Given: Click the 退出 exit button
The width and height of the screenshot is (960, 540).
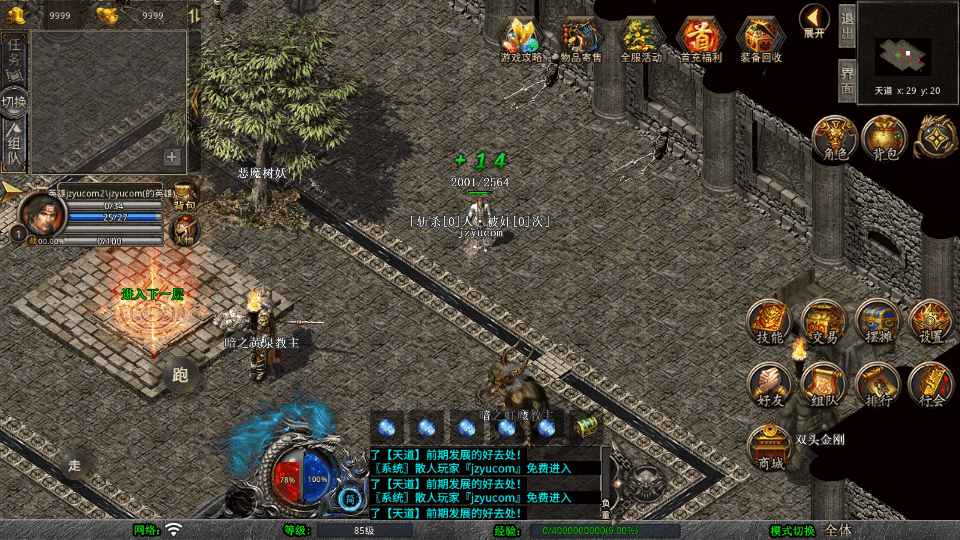Looking at the screenshot, I should (x=847, y=25).
